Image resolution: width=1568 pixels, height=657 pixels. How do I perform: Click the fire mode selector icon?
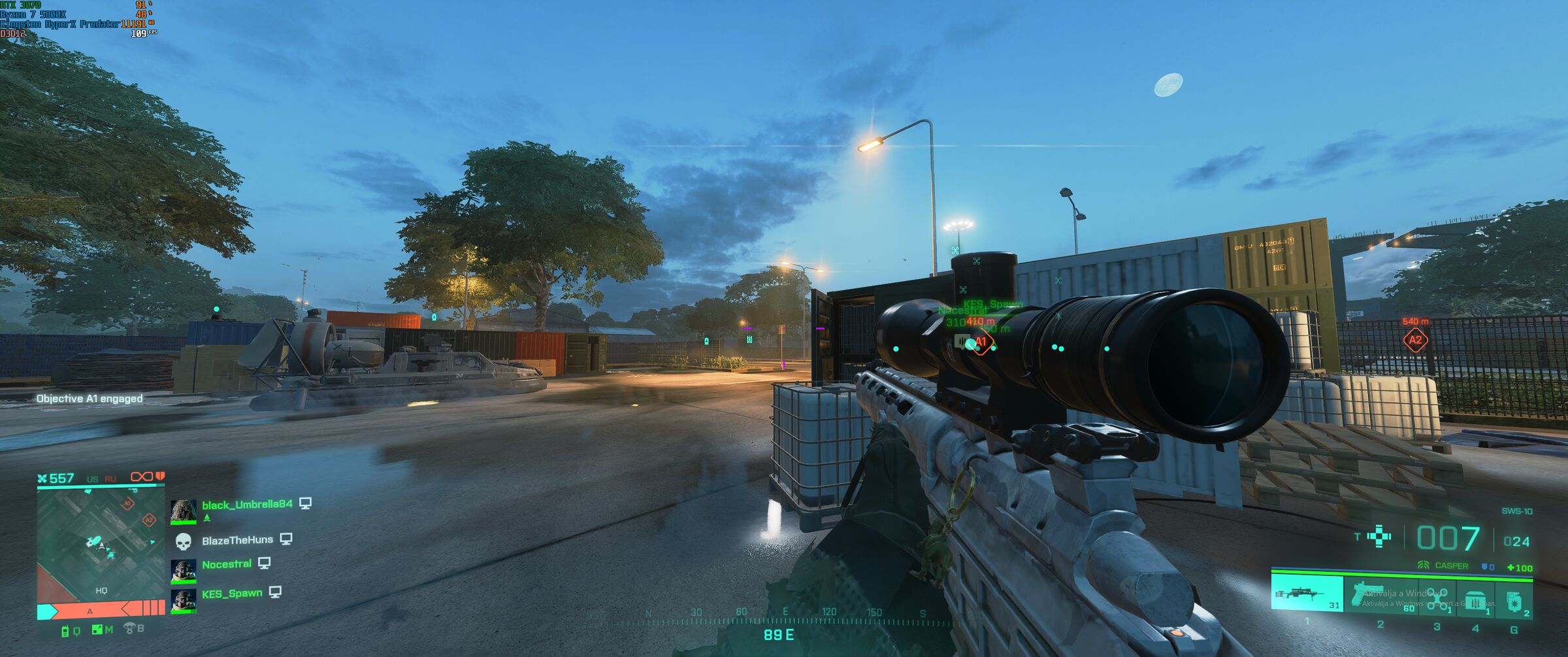[1379, 537]
